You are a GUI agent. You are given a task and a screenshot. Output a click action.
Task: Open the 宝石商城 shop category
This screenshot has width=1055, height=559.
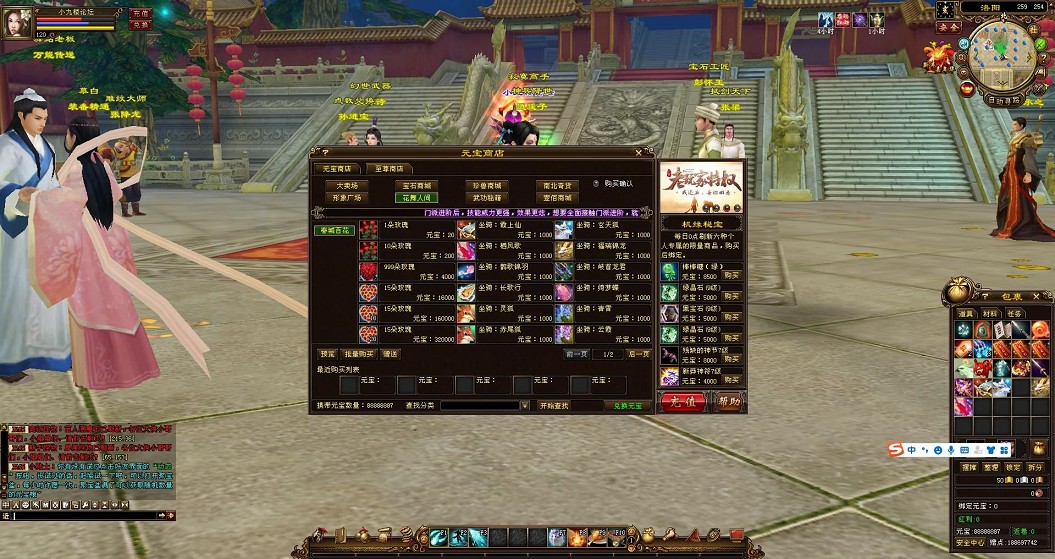[417, 186]
